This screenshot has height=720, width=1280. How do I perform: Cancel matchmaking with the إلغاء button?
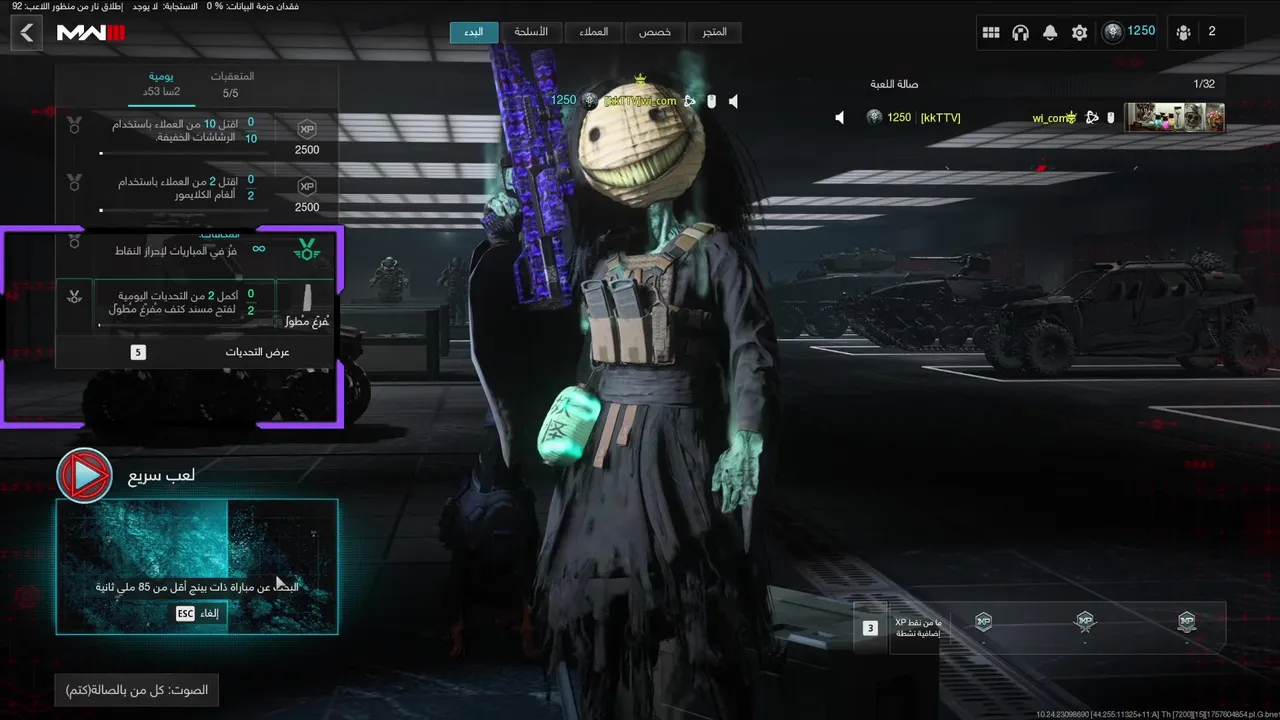(x=196, y=614)
